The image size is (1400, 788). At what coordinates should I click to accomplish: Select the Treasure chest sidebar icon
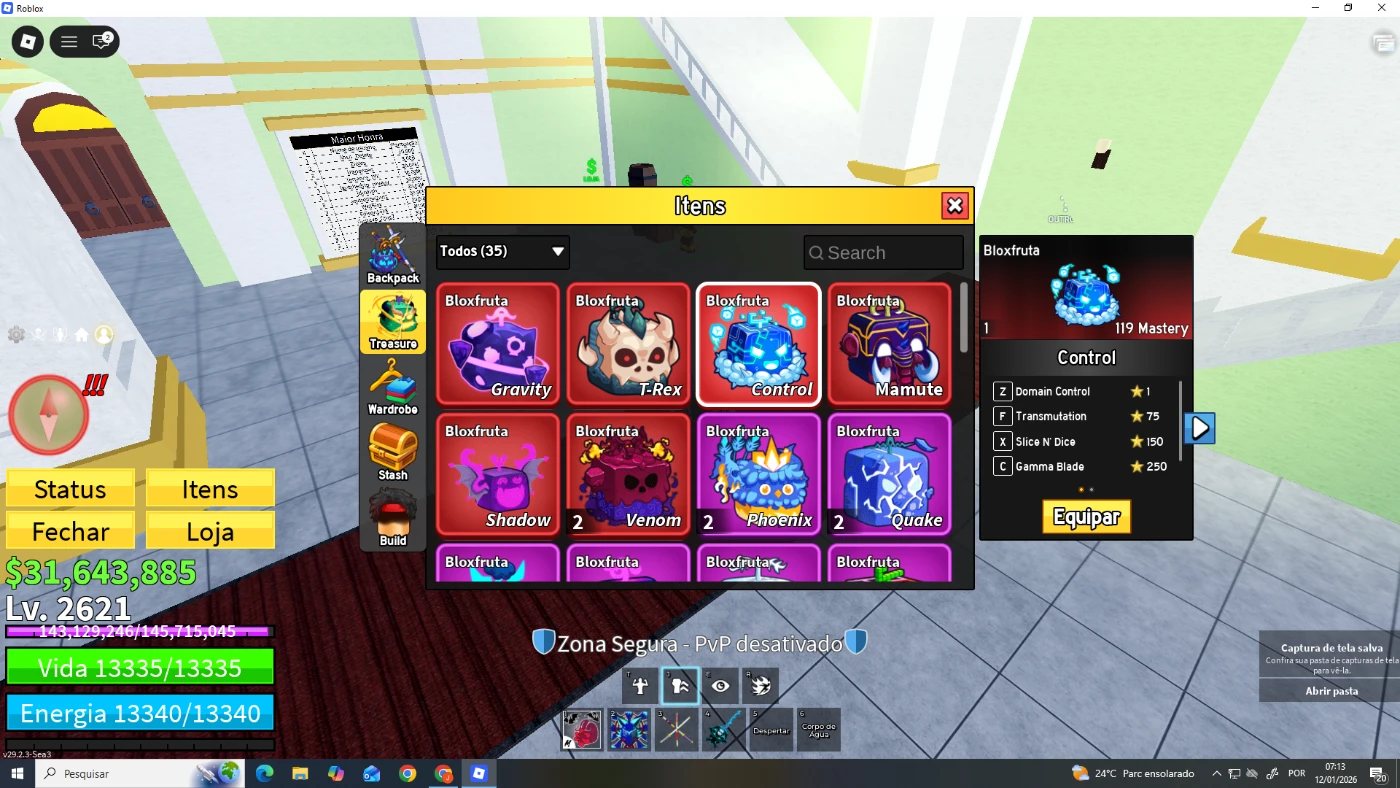[392, 320]
